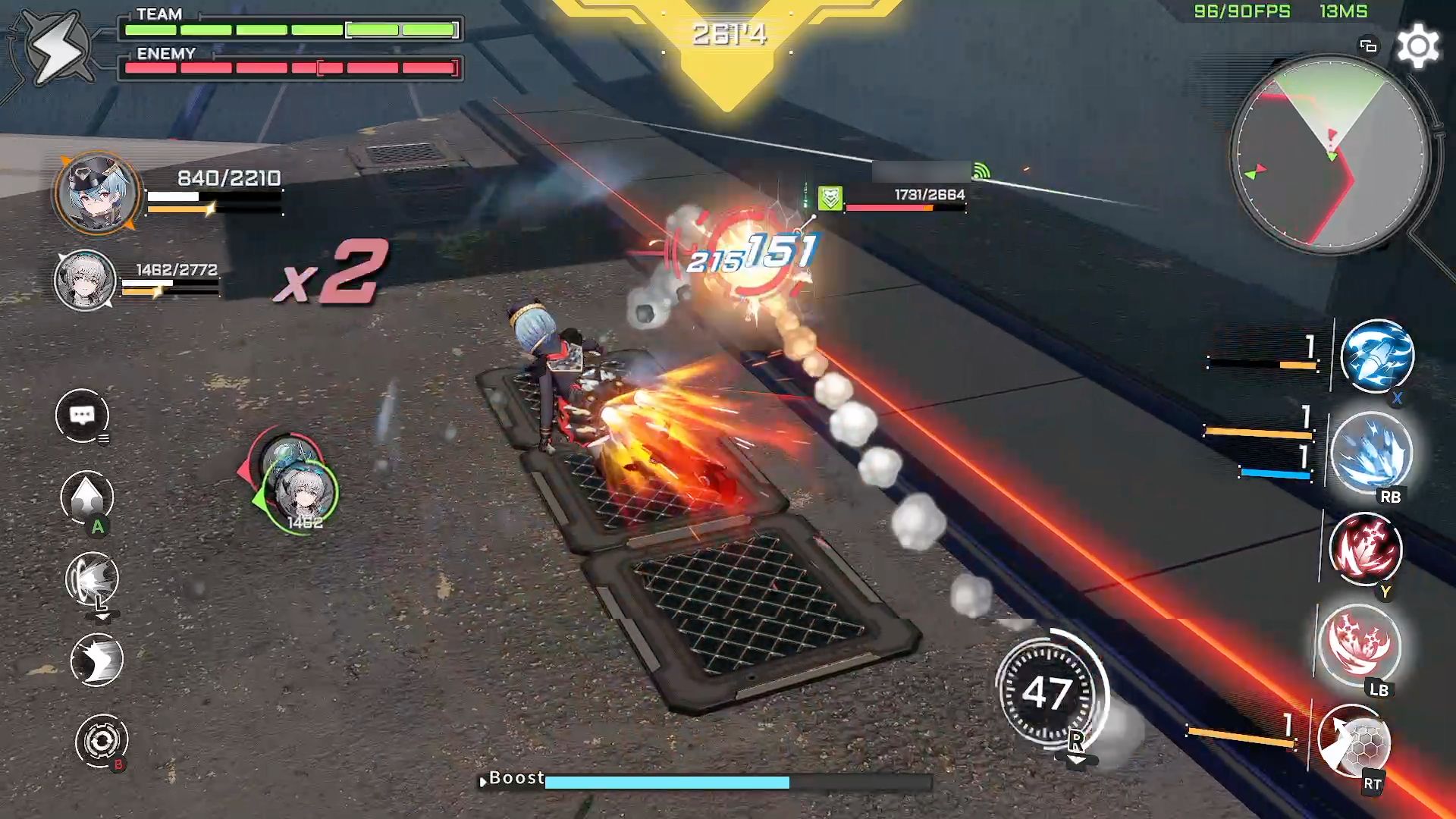Image resolution: width=1456 pixels, height=819 pixels.
Task: Activate the blue ice burst skill
Action: [x=1372, y=452]
